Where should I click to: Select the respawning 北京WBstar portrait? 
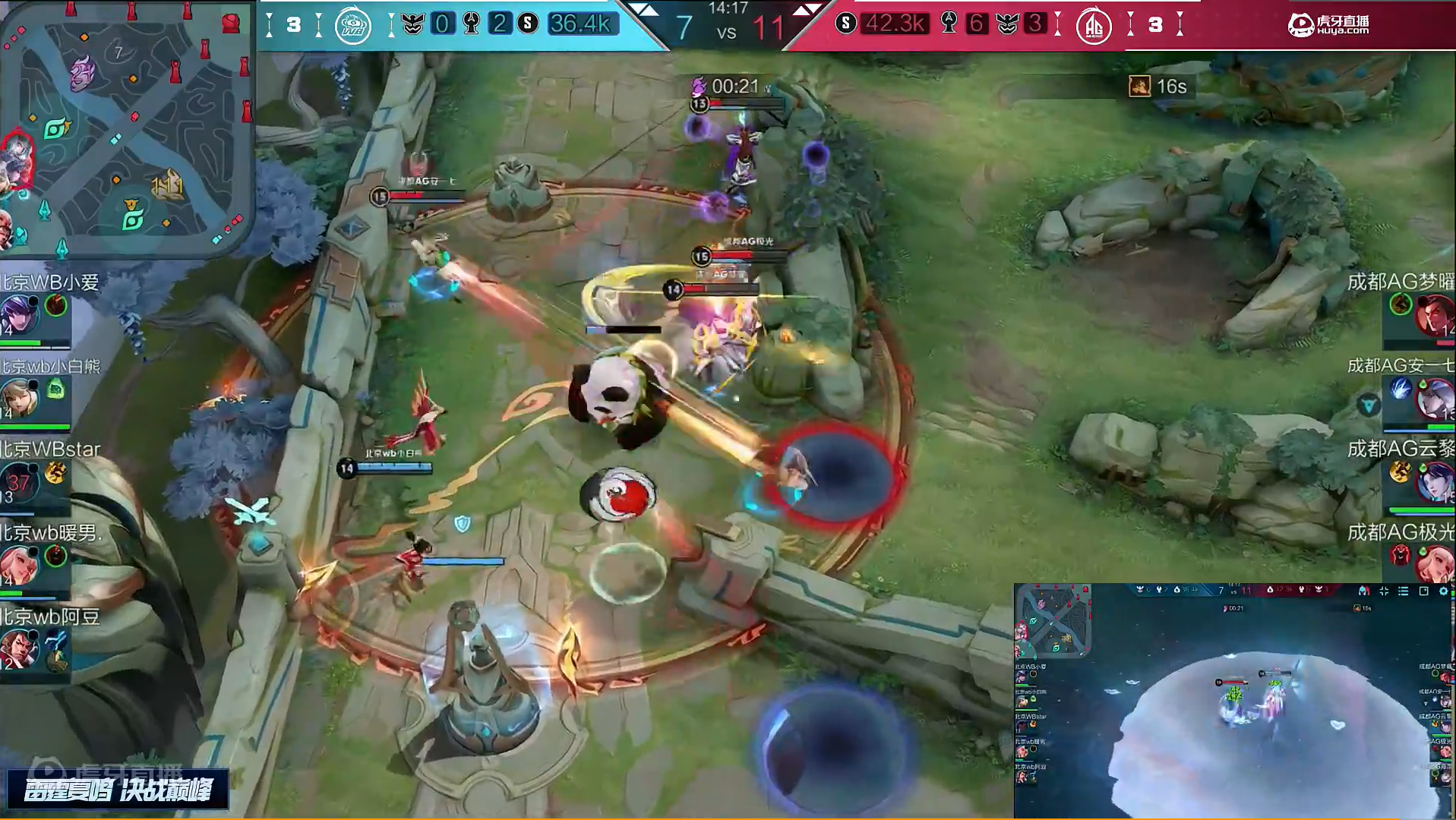tap(18, 481)
